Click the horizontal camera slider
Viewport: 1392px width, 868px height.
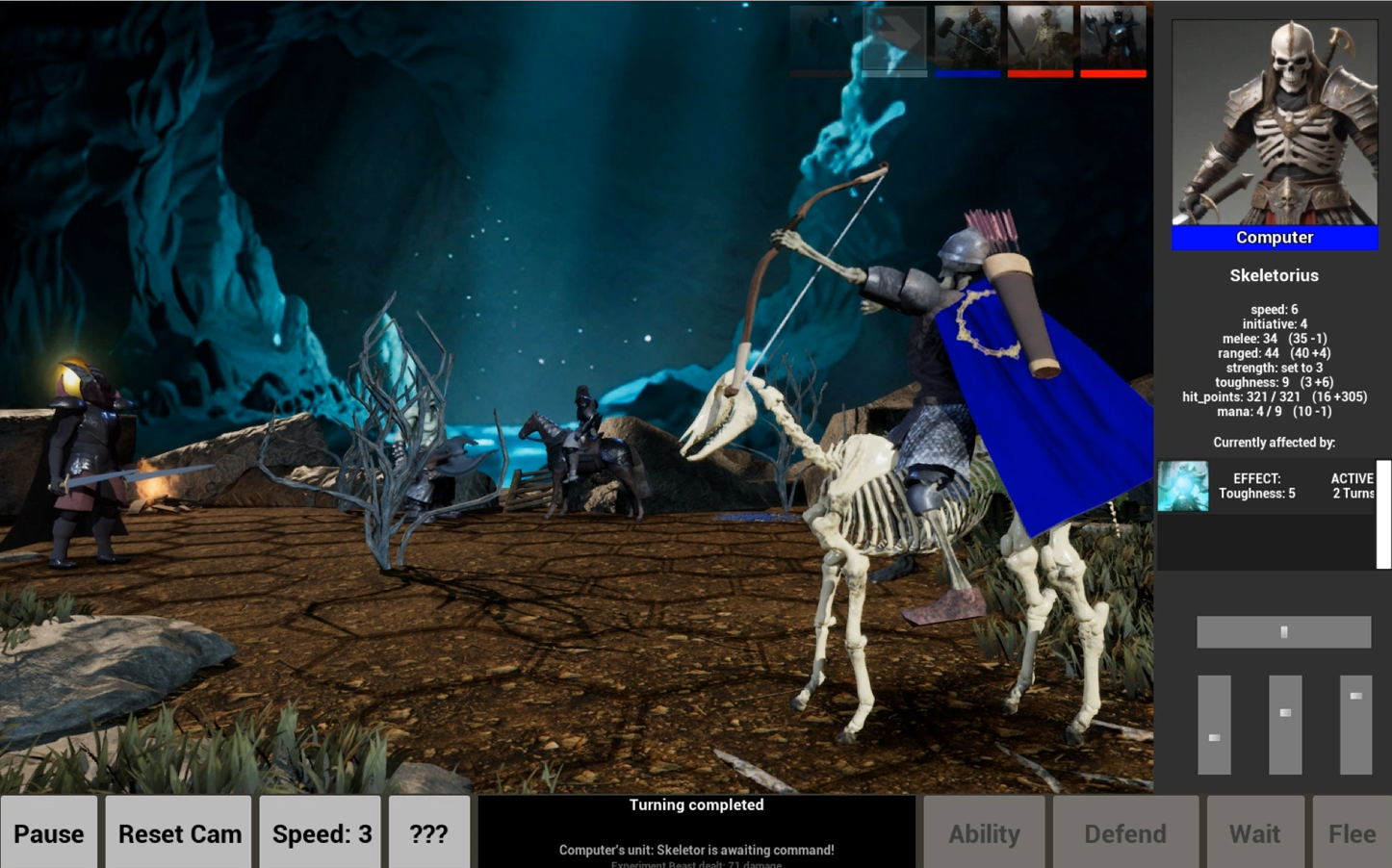1283,632
